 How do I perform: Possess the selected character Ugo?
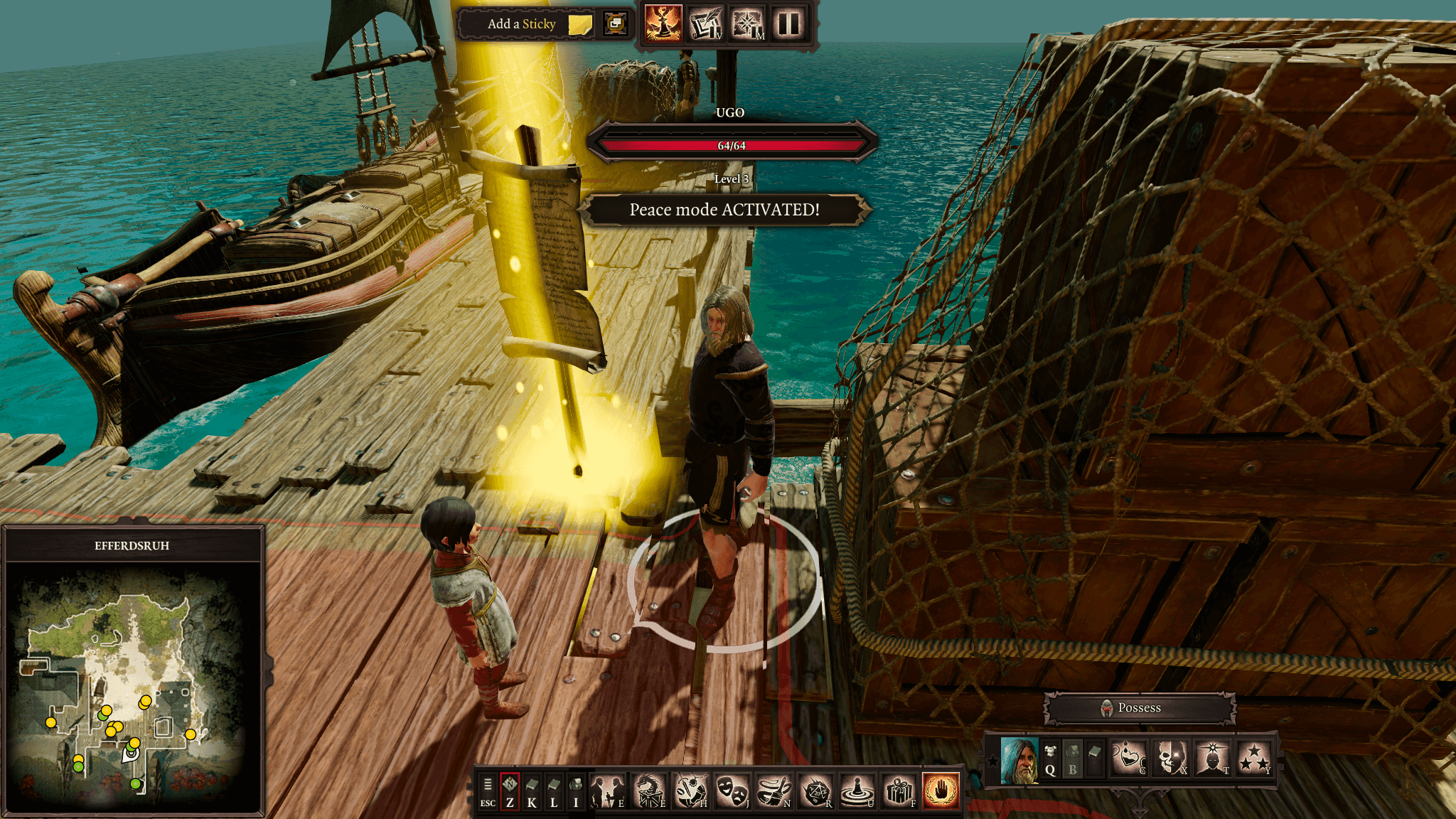[x=1139, y=708]
